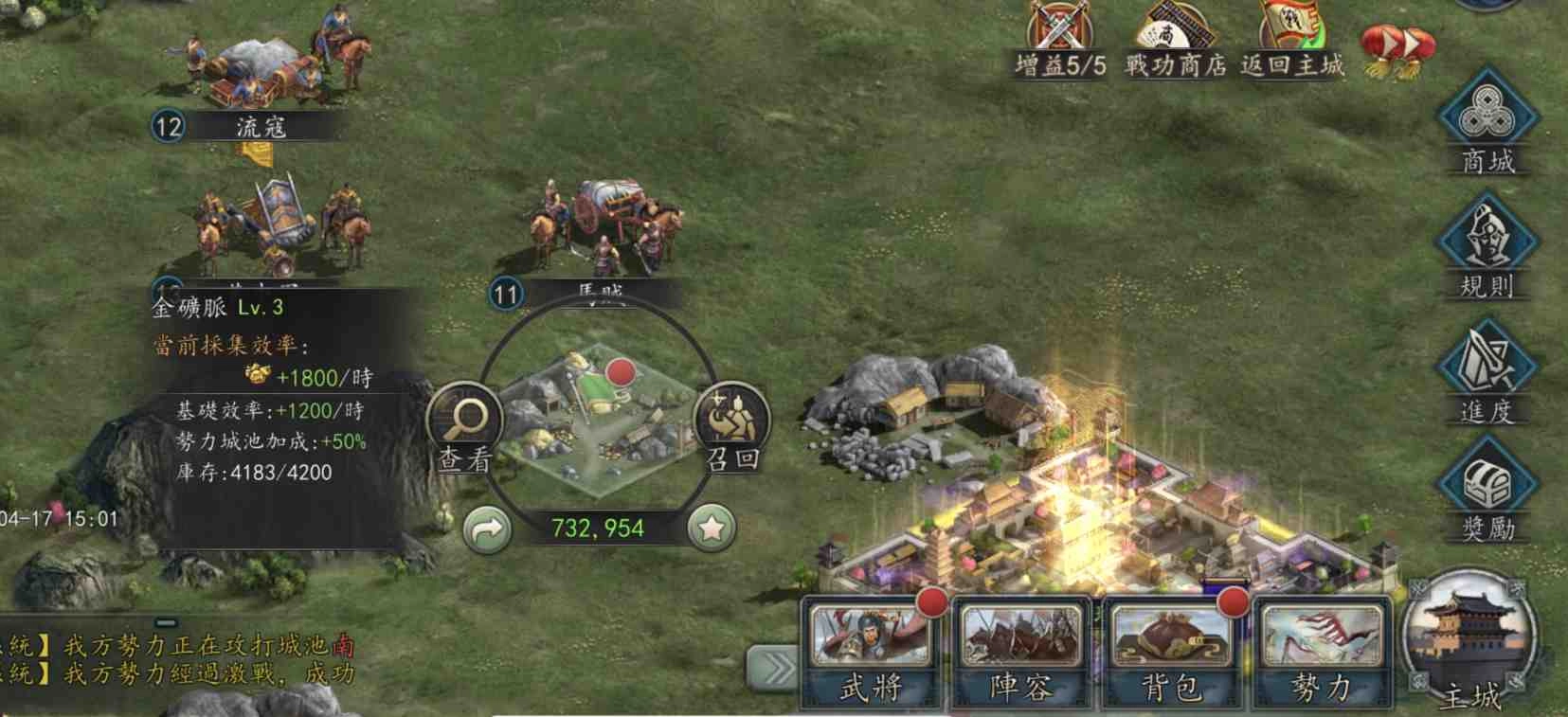
Task: Open the 商城 store
Action: pyautogui.click(x=1487, y=120)
